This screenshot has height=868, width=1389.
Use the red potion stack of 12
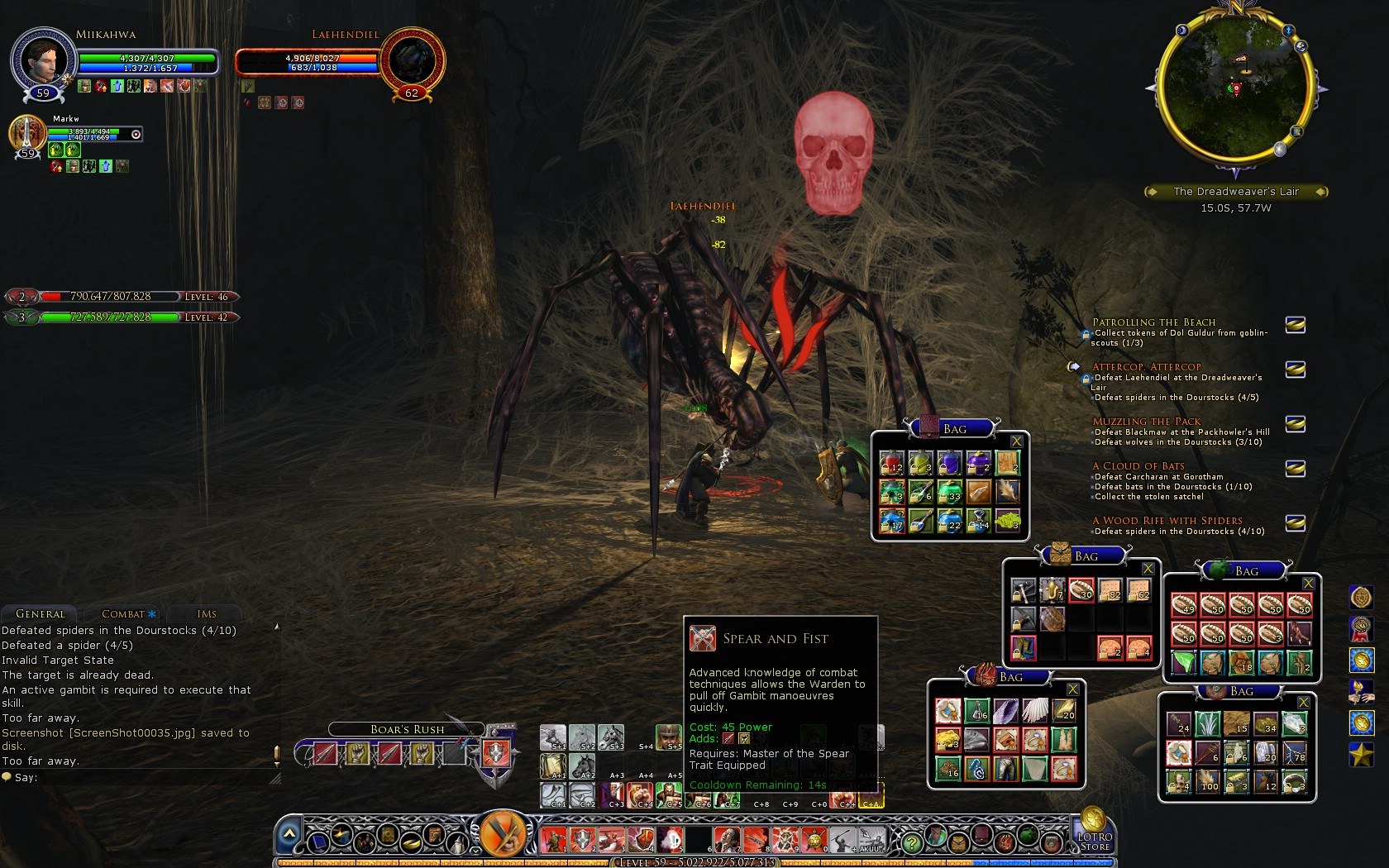coord(891,463)
